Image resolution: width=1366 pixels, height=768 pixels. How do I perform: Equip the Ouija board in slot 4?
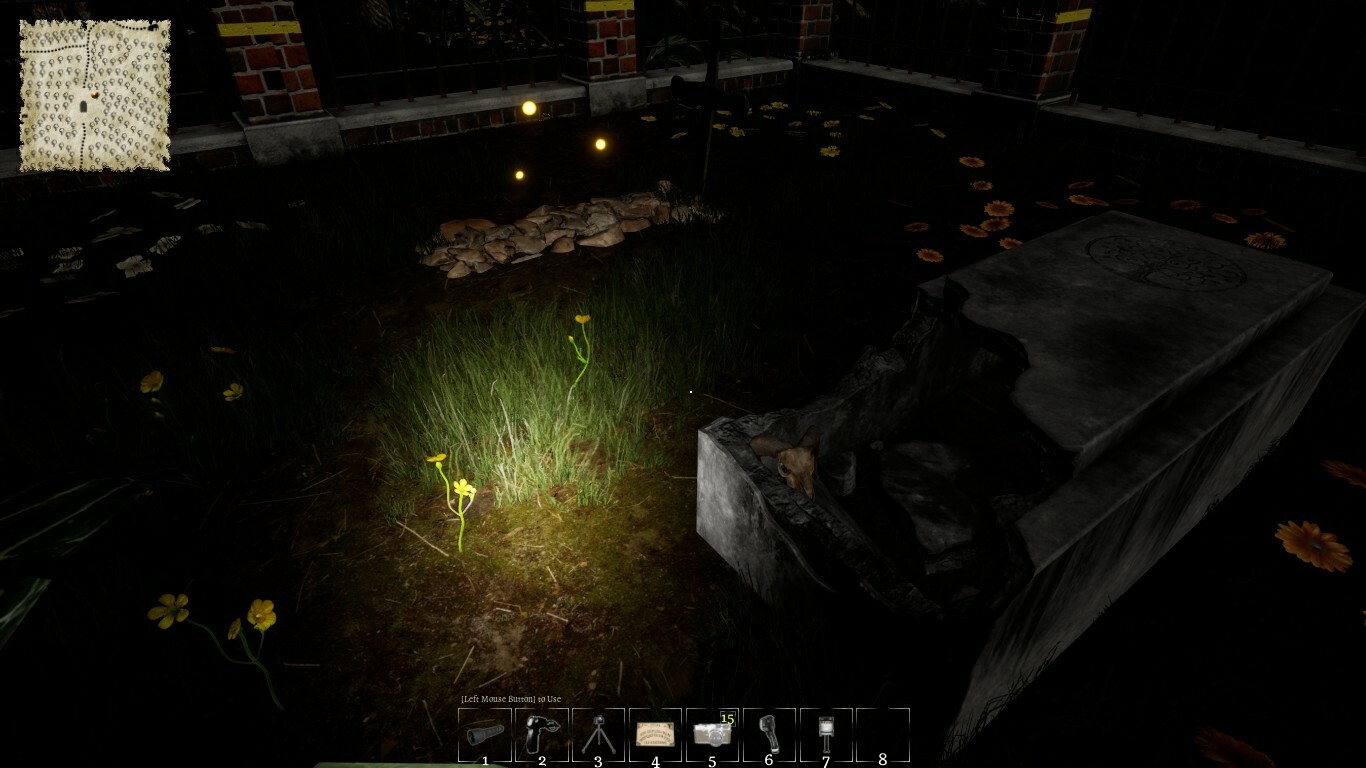pos(654,733)
